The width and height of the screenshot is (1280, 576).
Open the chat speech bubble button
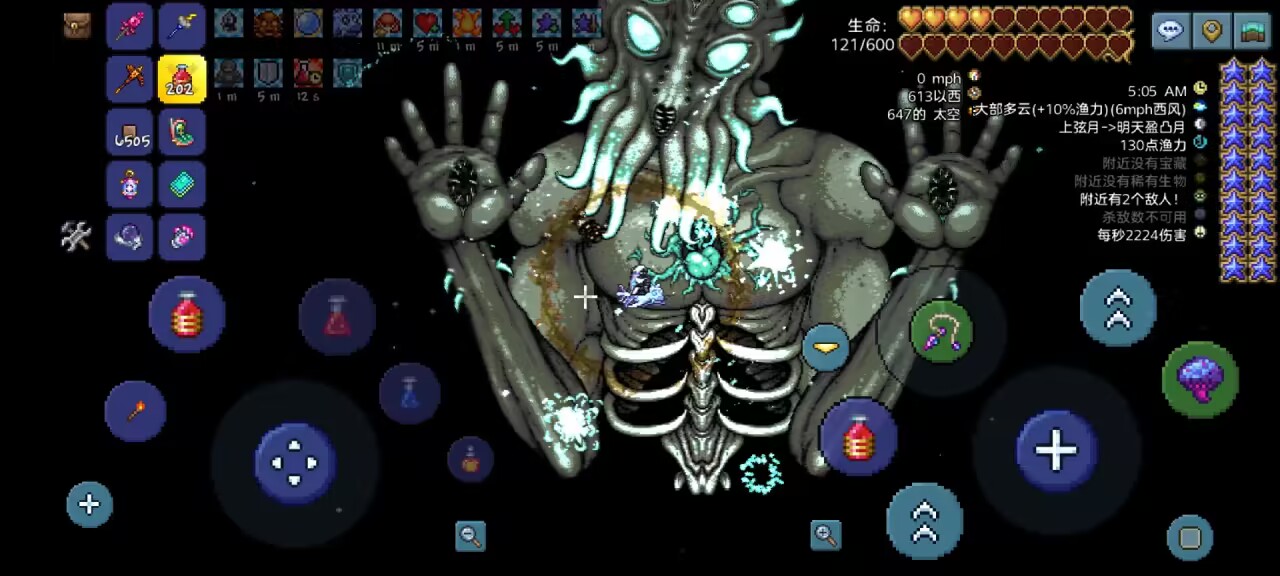1170,31
